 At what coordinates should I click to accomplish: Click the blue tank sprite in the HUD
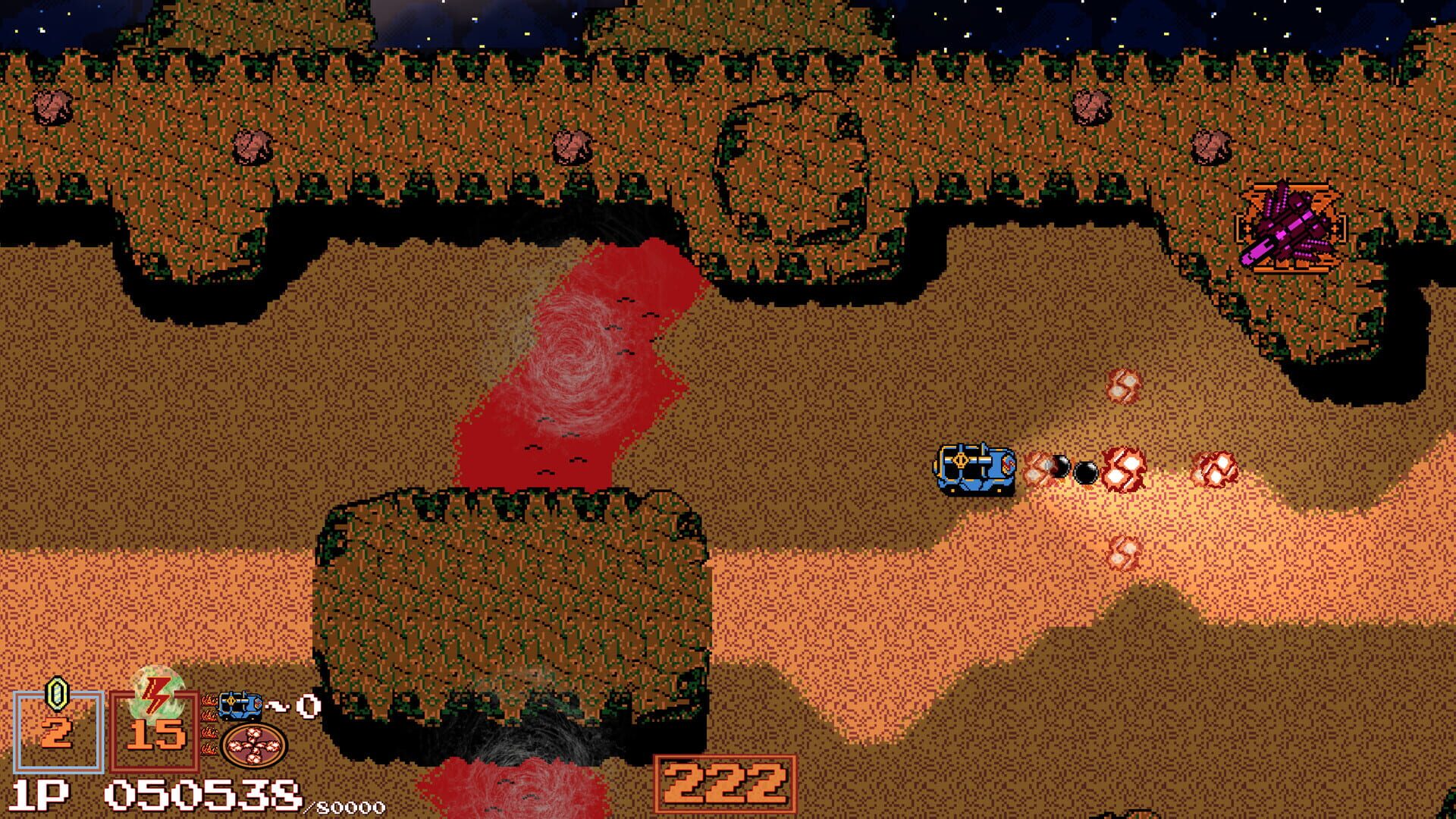point(240,706)
